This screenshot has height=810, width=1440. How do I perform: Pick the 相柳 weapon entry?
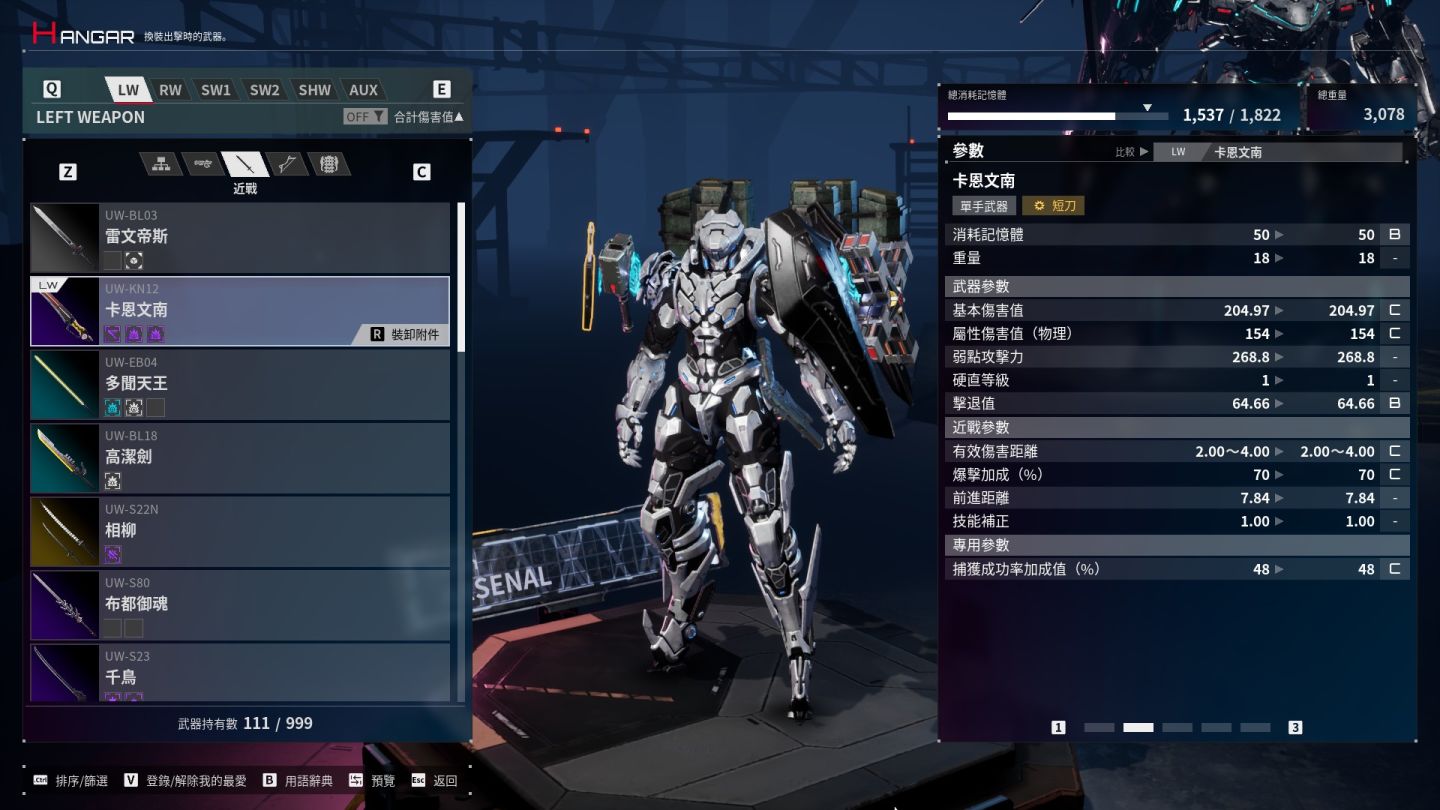(x=240, y=532)
